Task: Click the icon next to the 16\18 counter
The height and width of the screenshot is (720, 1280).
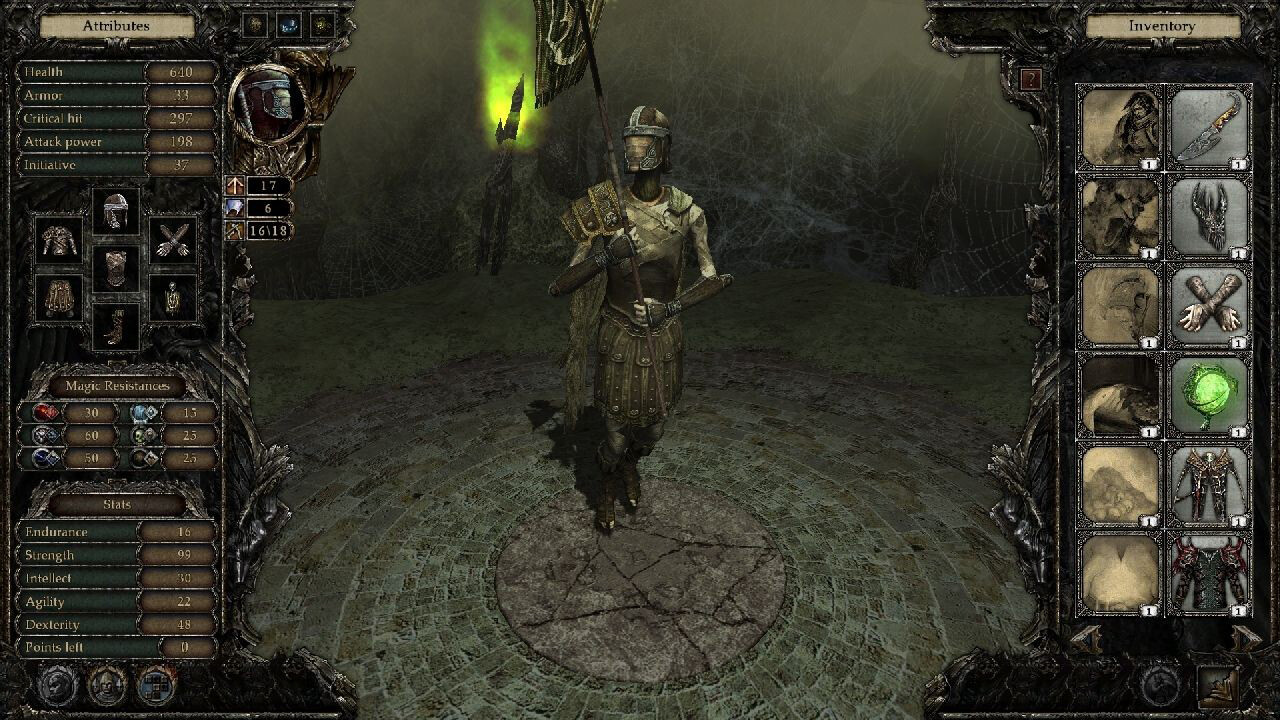Action: (x=234, y=230)
